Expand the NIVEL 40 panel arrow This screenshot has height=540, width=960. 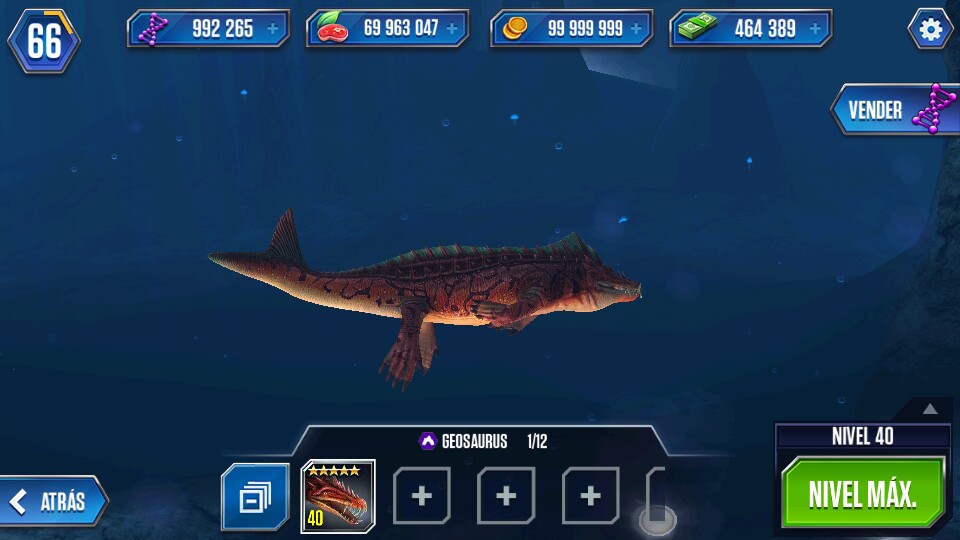click(930, 408)
